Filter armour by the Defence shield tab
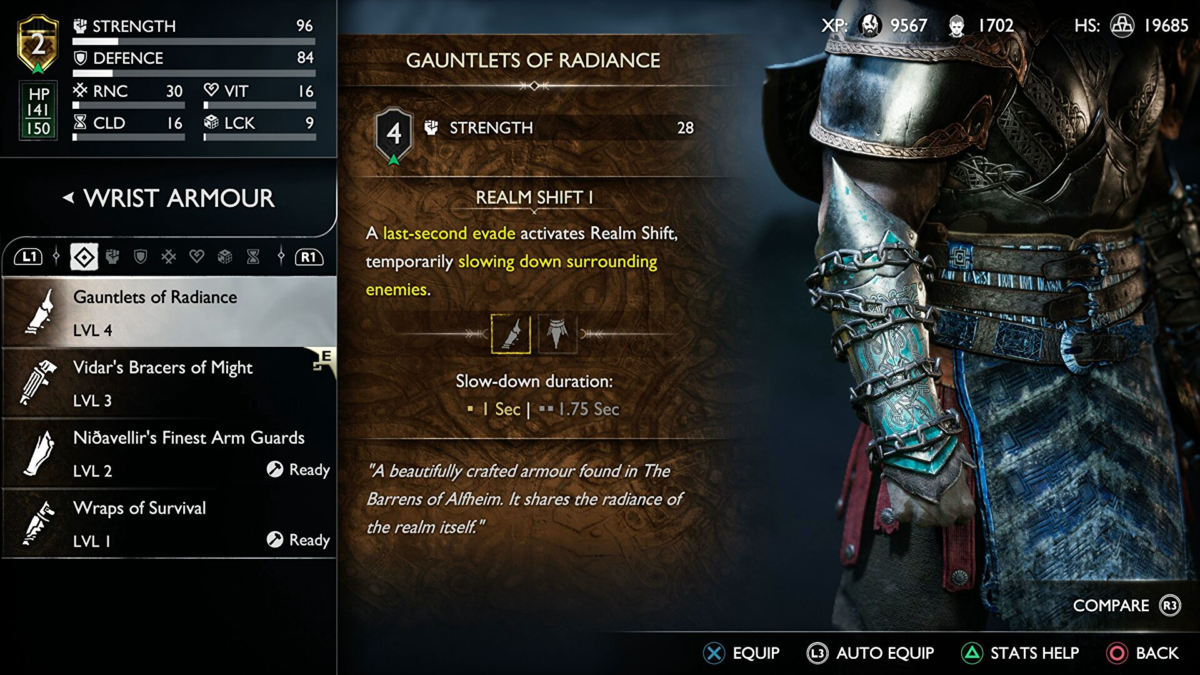Image resolution: width=1200 pixels, height=675 pixels. tap(141, 257)
